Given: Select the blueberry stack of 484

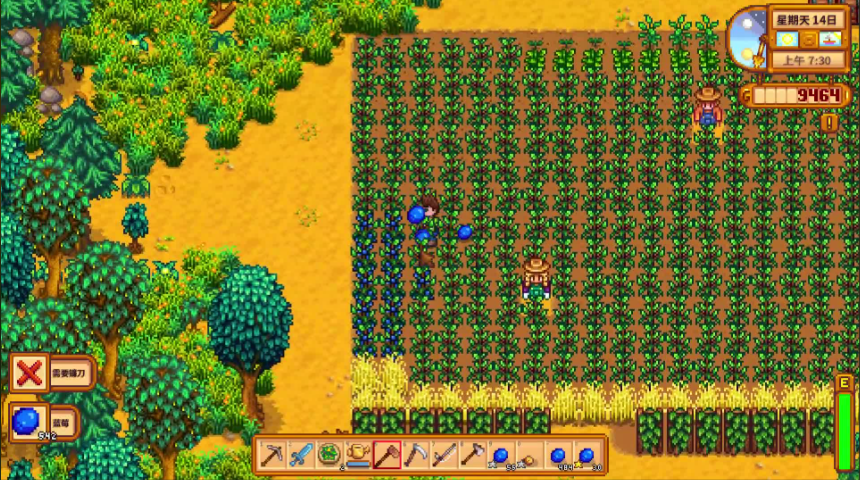Looking at the screenshot, I should [558, 455].
